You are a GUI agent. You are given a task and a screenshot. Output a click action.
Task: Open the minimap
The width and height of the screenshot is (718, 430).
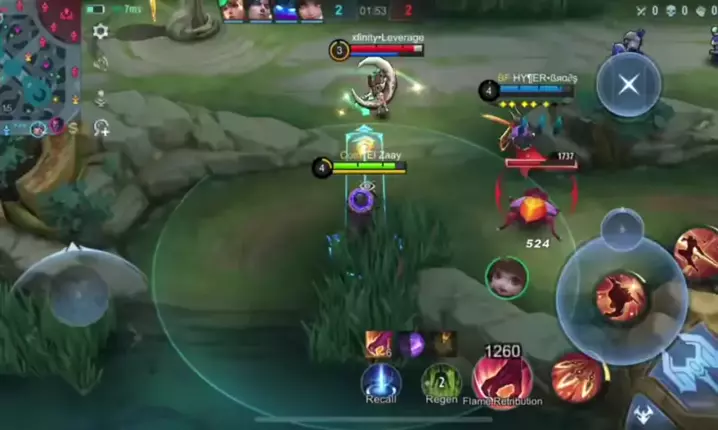[38, 60]
